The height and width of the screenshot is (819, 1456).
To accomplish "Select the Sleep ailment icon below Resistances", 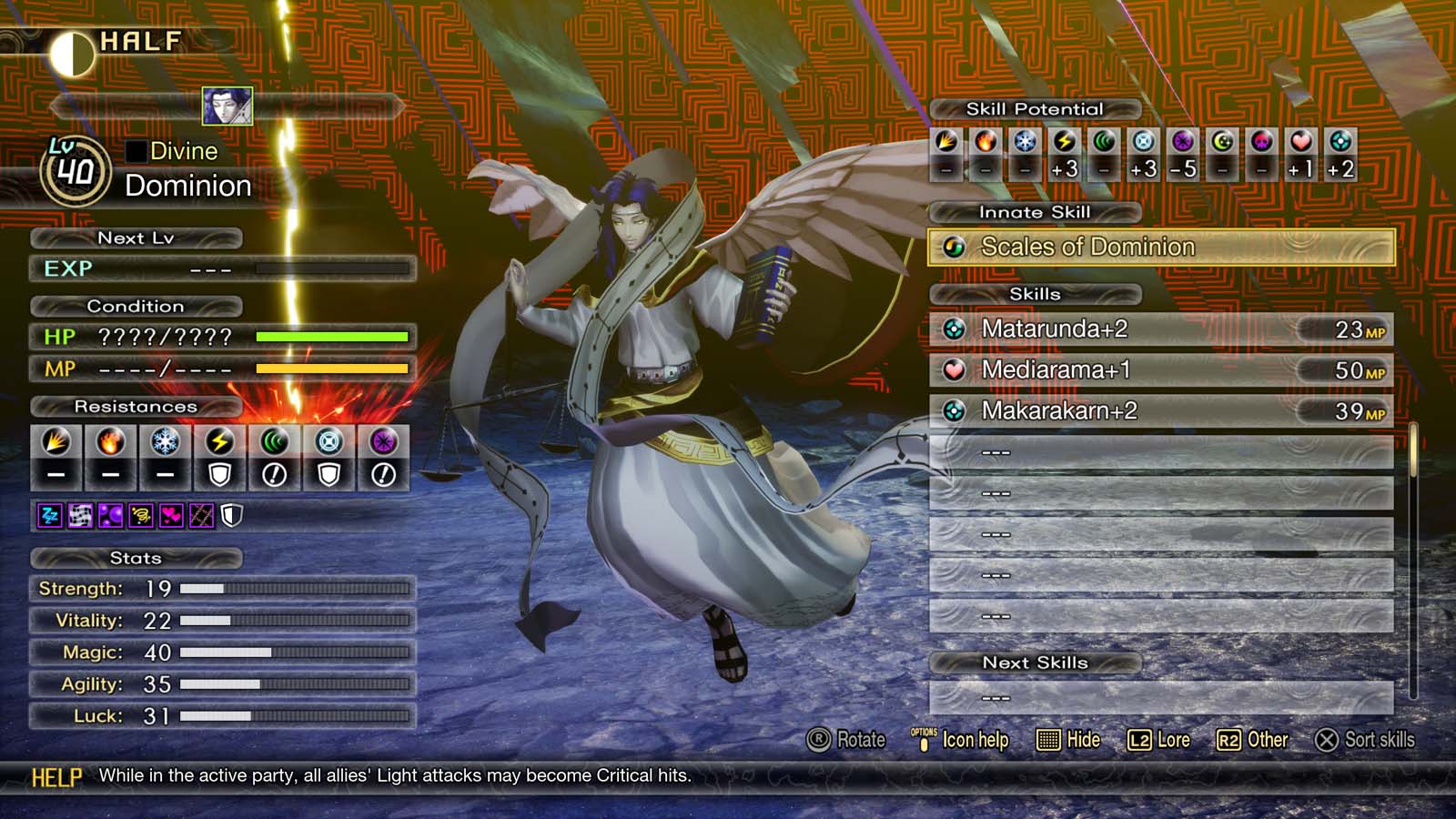I will (x=48, y=515).
